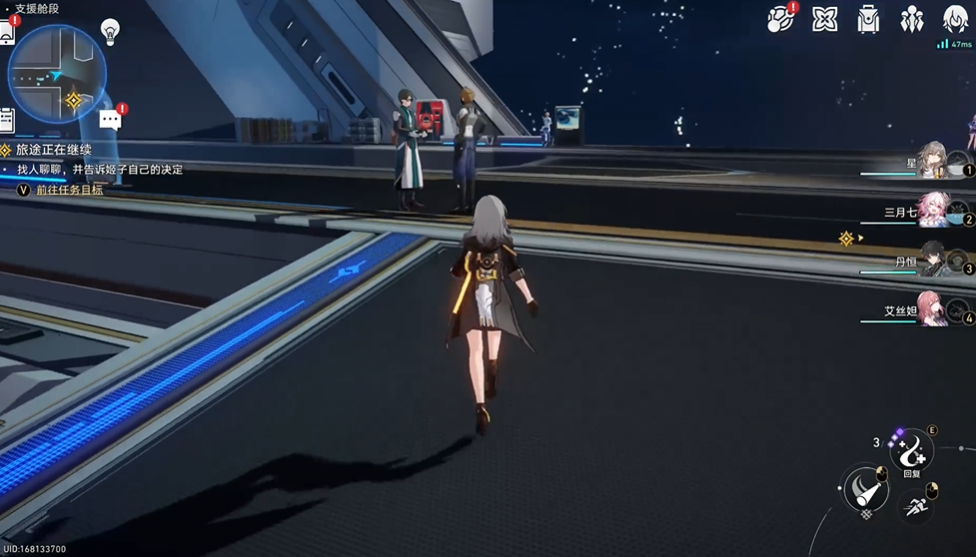The image size is (976, 557).
Task: Switch to party member 星
Action: (933, 160)
